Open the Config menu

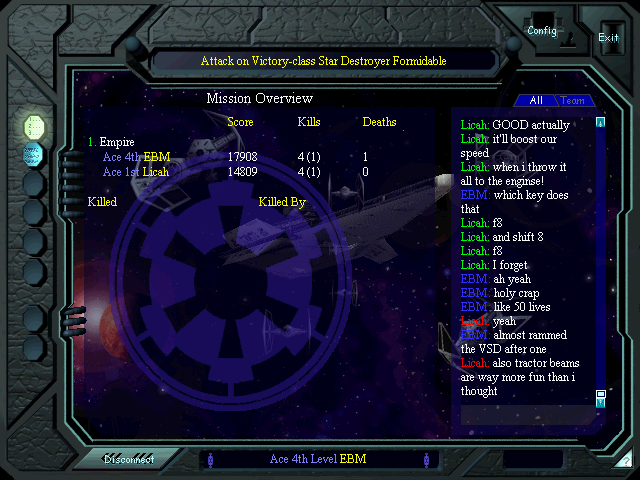pyautogui.click(x=542, y=30)
